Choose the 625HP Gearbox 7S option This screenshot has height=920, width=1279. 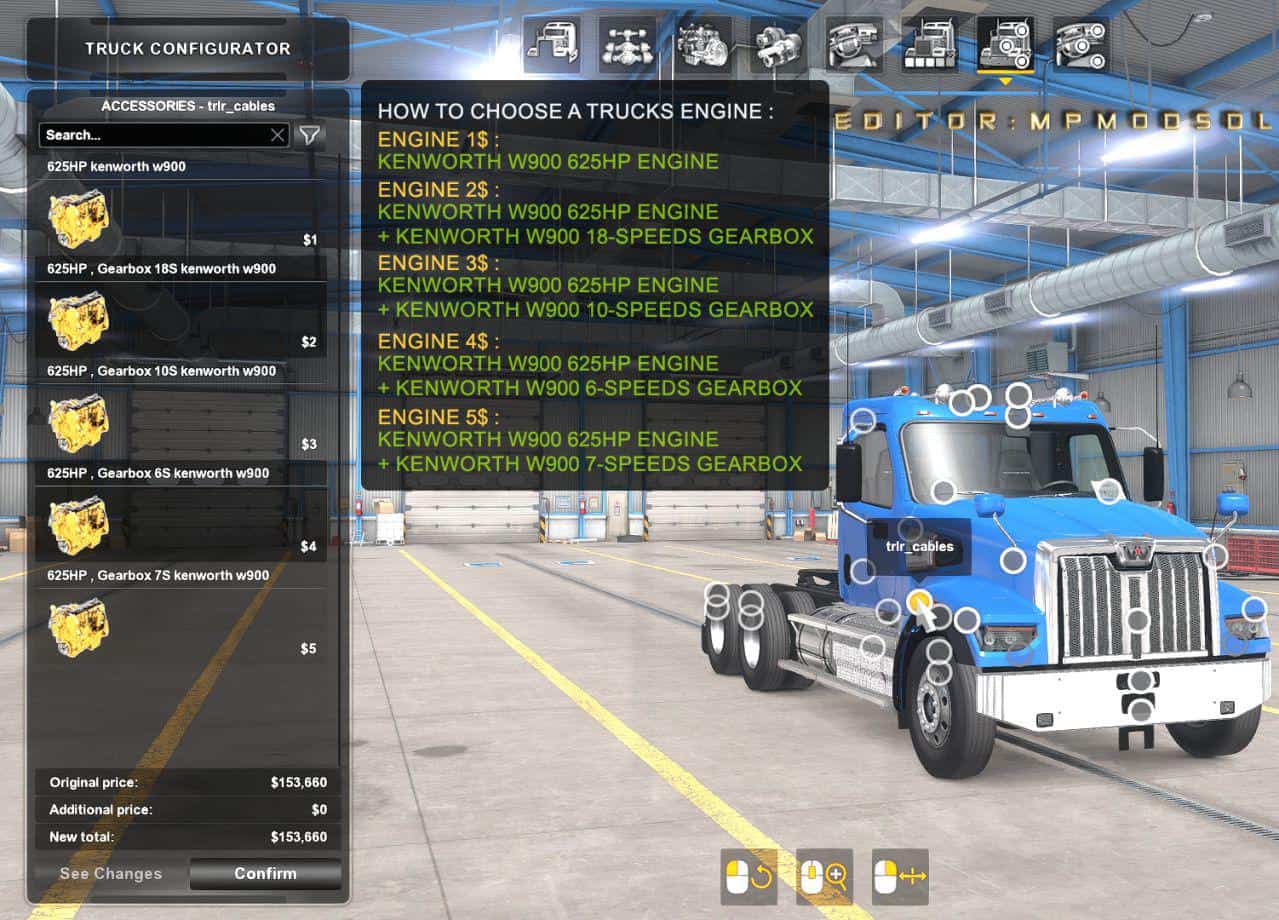point(180,625)
